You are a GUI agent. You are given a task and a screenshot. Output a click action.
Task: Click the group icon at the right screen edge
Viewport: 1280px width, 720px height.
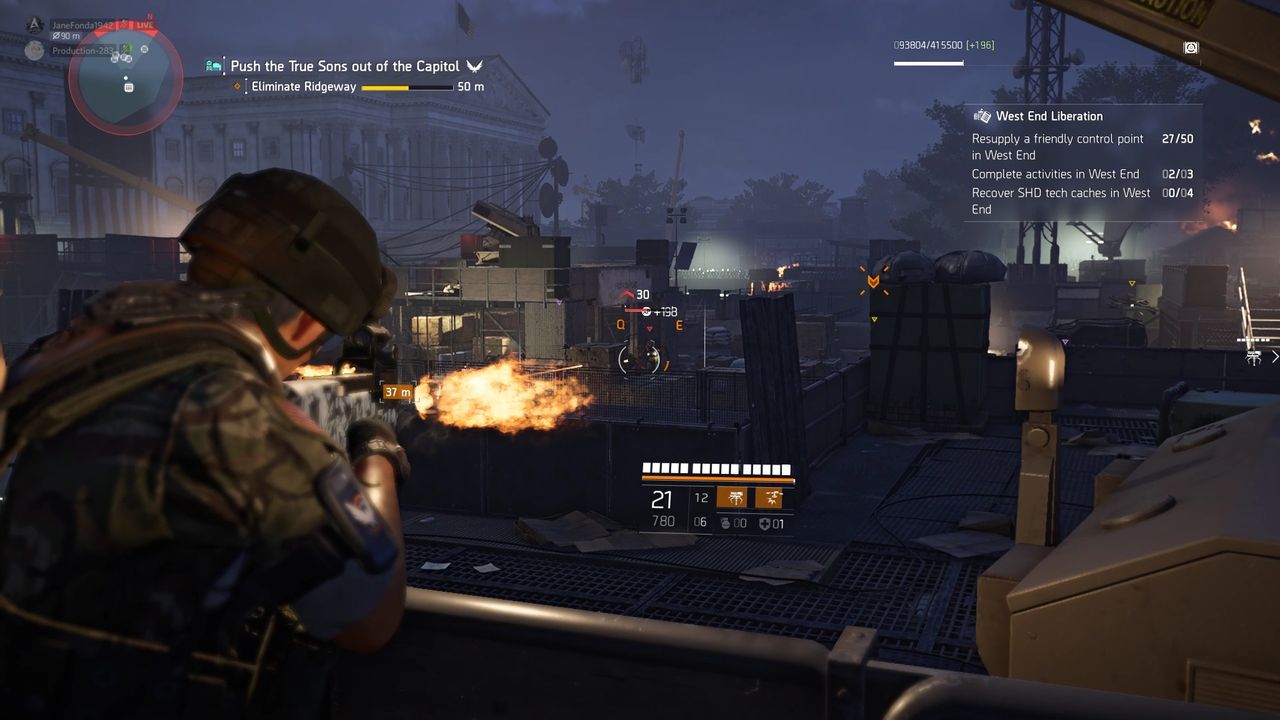pos(1254,357)
